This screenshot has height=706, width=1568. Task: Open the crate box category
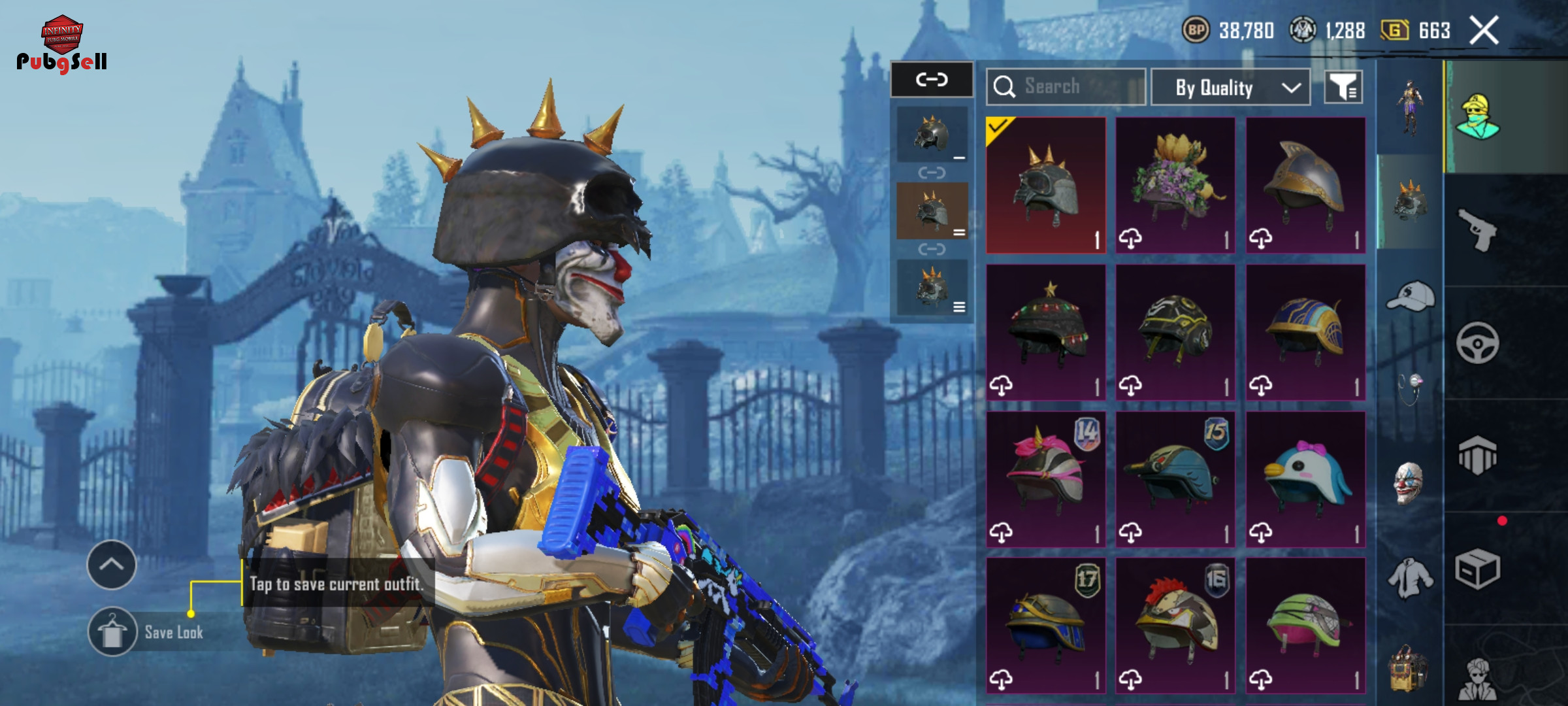point(1477,569)
